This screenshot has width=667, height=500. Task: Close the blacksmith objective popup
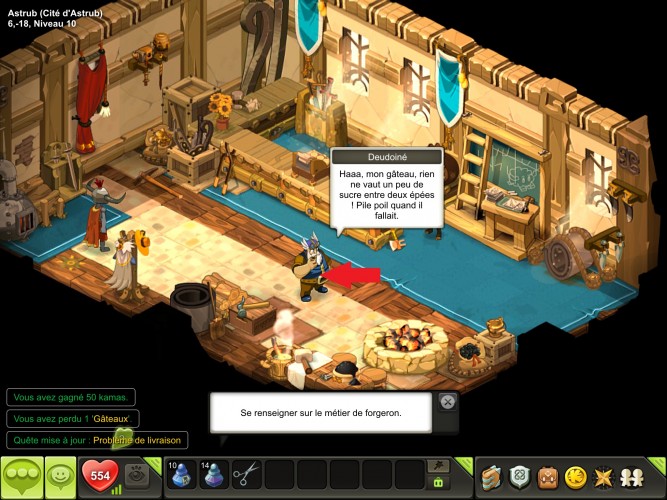(x=448, y=402)
